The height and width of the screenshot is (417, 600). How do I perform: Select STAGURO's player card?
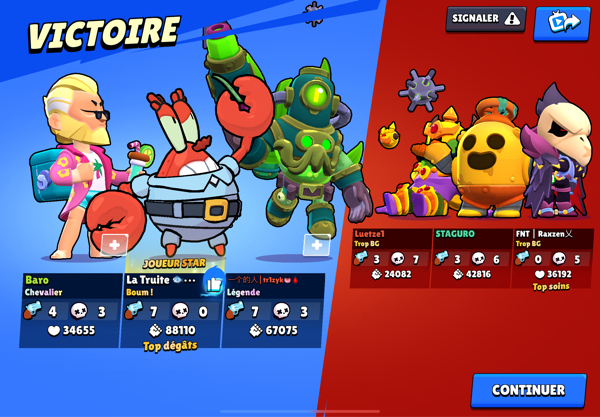coord(471,258)
